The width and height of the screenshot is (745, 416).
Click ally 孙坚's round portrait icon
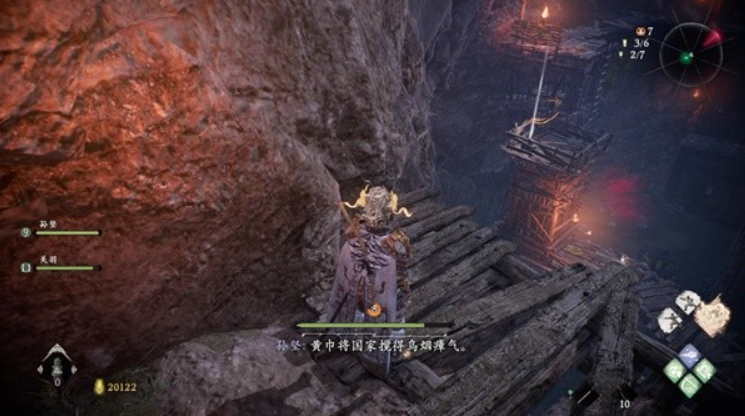(x=26, y=233)
